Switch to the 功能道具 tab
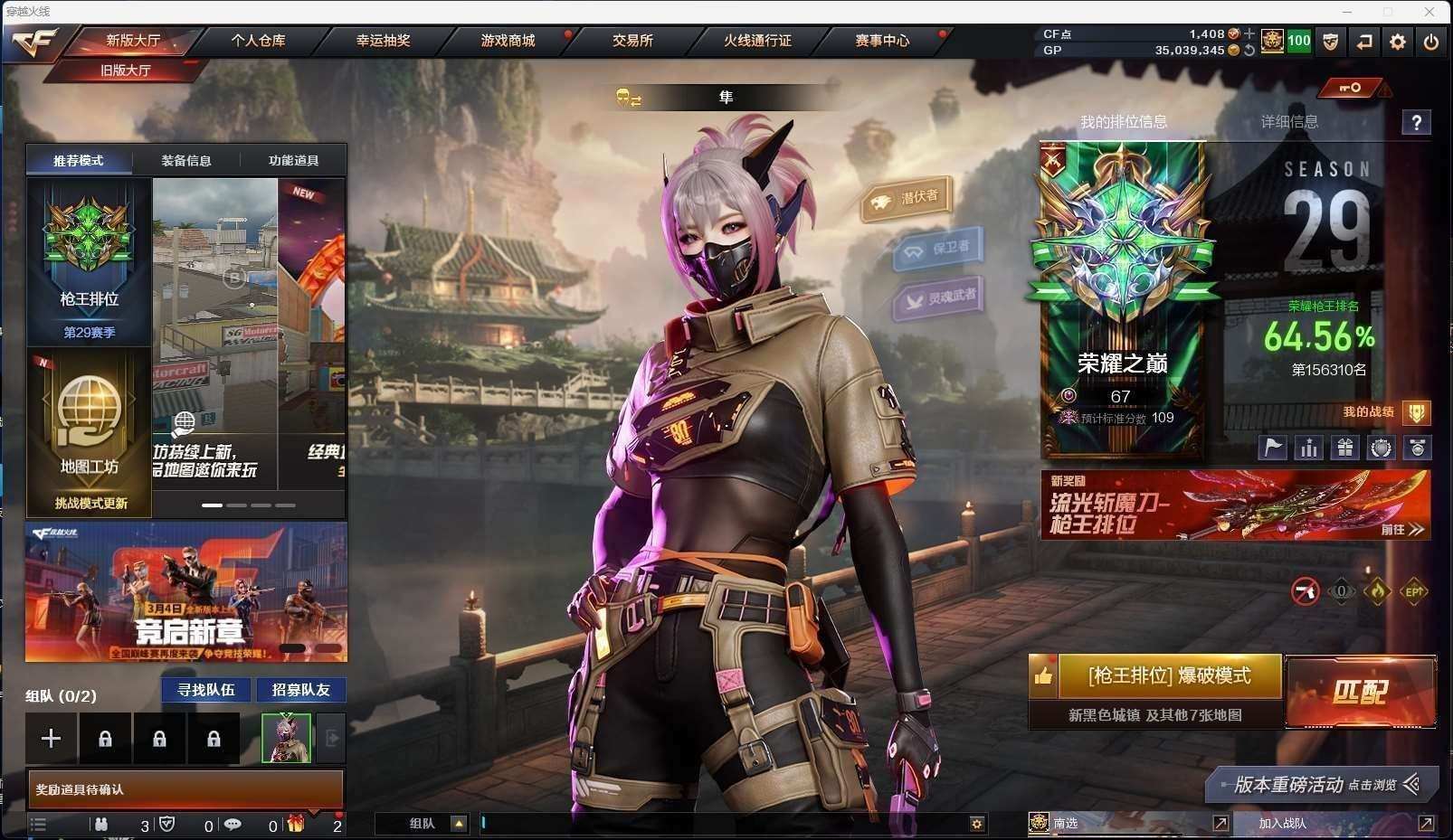Viewport: 1453px width, 840px height. pyautogui.click(x=293, y=161)
